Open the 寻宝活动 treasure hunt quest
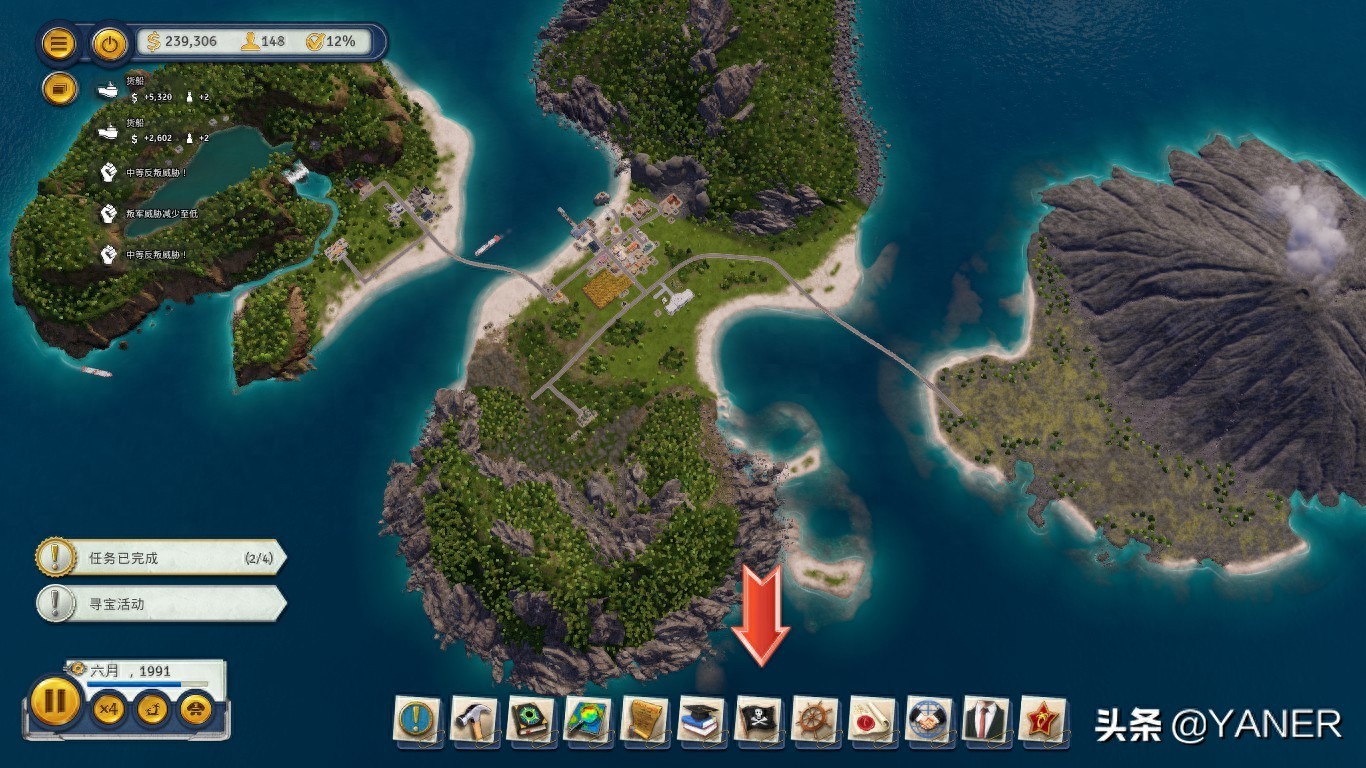Viewport: 1366px width, 768px height. coord(160,604)
